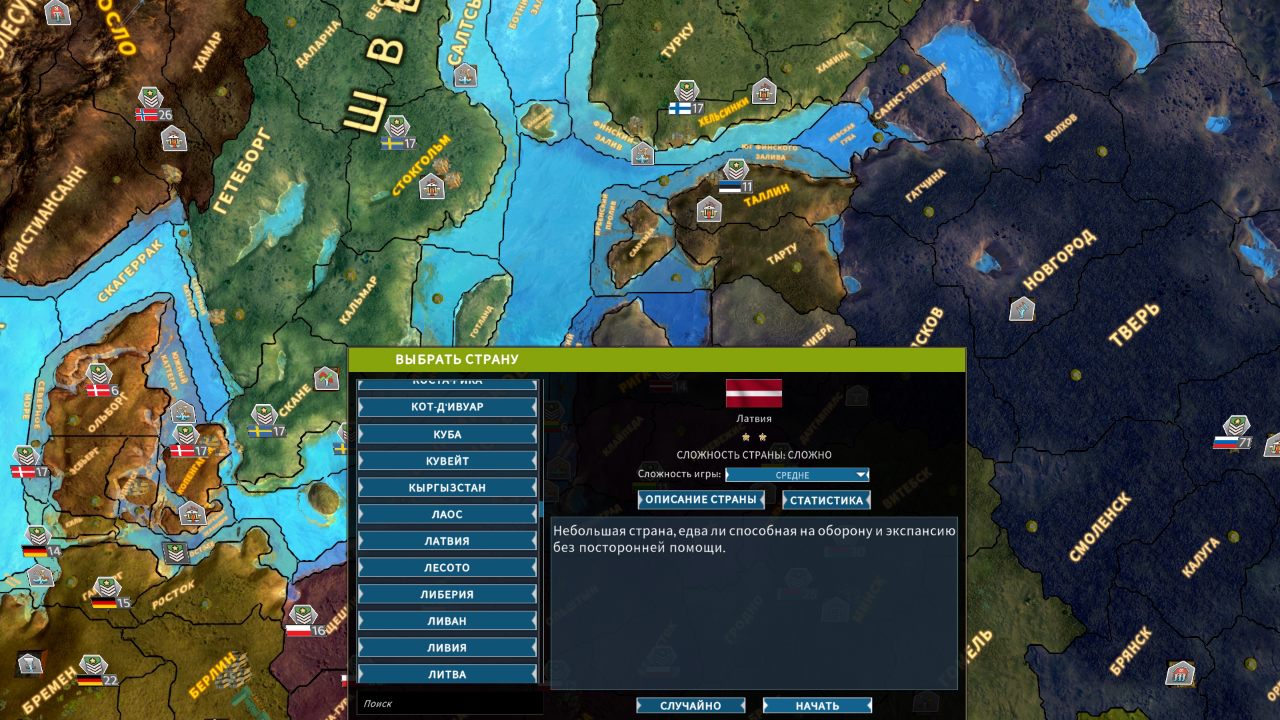
Task: Open the ОПИСАНИЕ СТРАНЫ tab
Action: [x=700, y=499]
